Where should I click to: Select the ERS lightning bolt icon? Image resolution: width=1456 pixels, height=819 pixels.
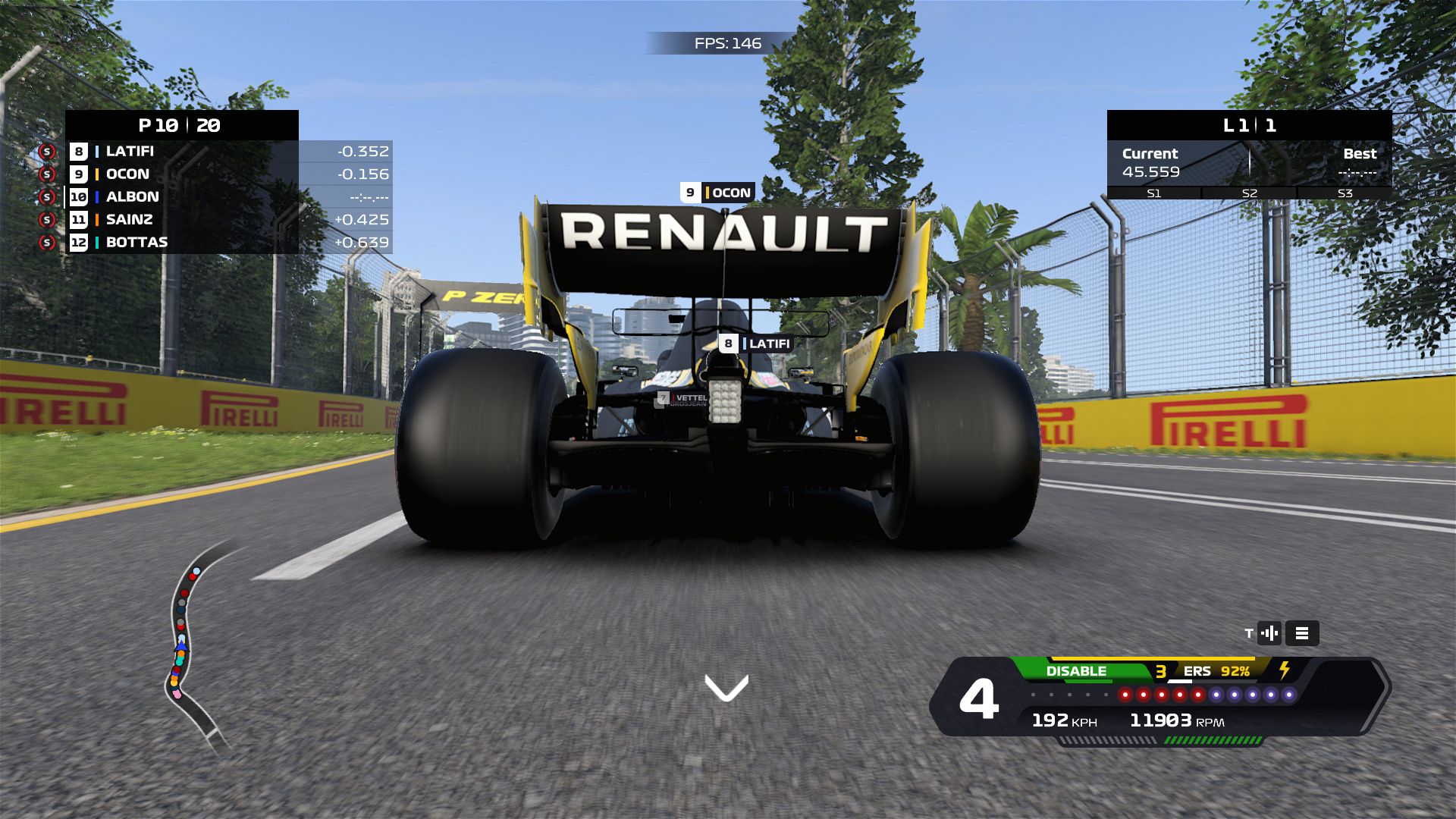(1285, 670)
